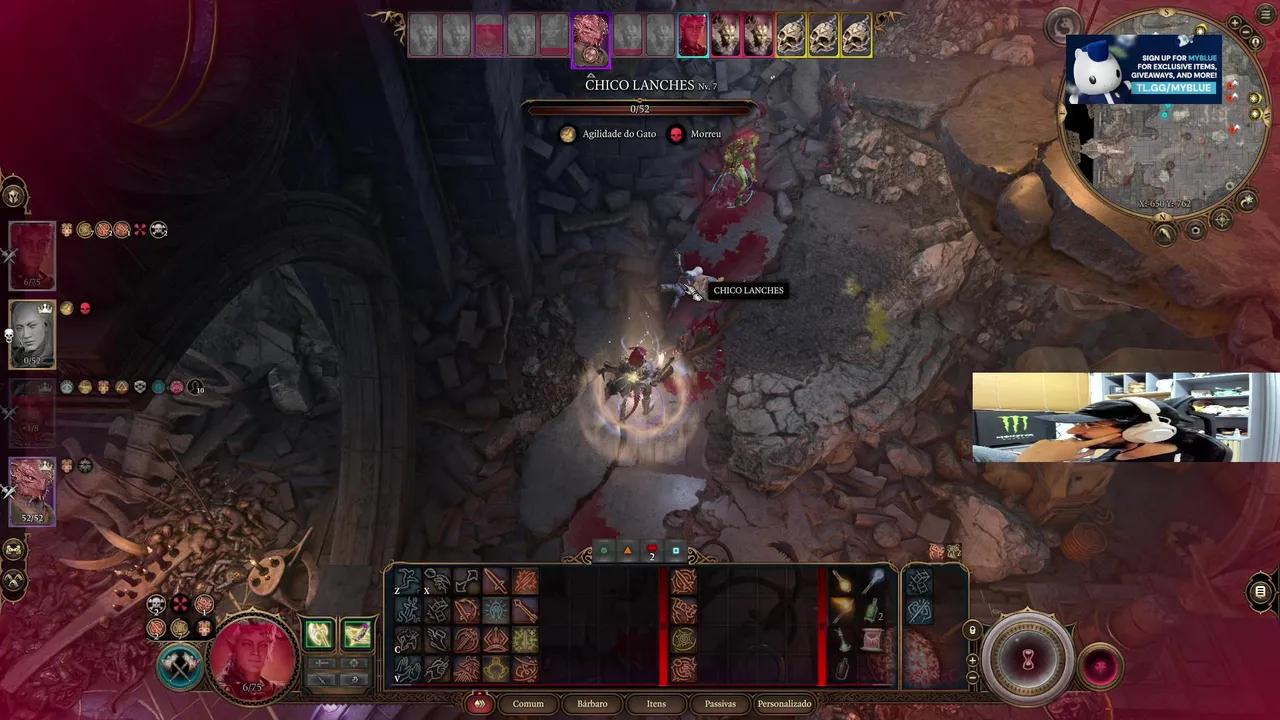Image resolution: width=1280 pixels, height=720 pixels.
Task: Select the highlighted portrait in the turn order
Action: (x=590, y=38)
